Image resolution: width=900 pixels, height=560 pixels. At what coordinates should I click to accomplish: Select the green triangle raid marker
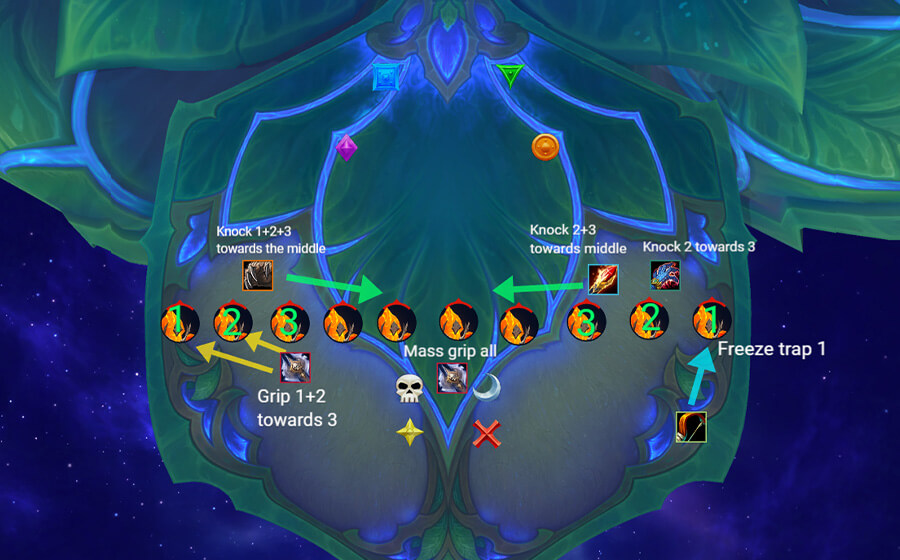[510, 74]
